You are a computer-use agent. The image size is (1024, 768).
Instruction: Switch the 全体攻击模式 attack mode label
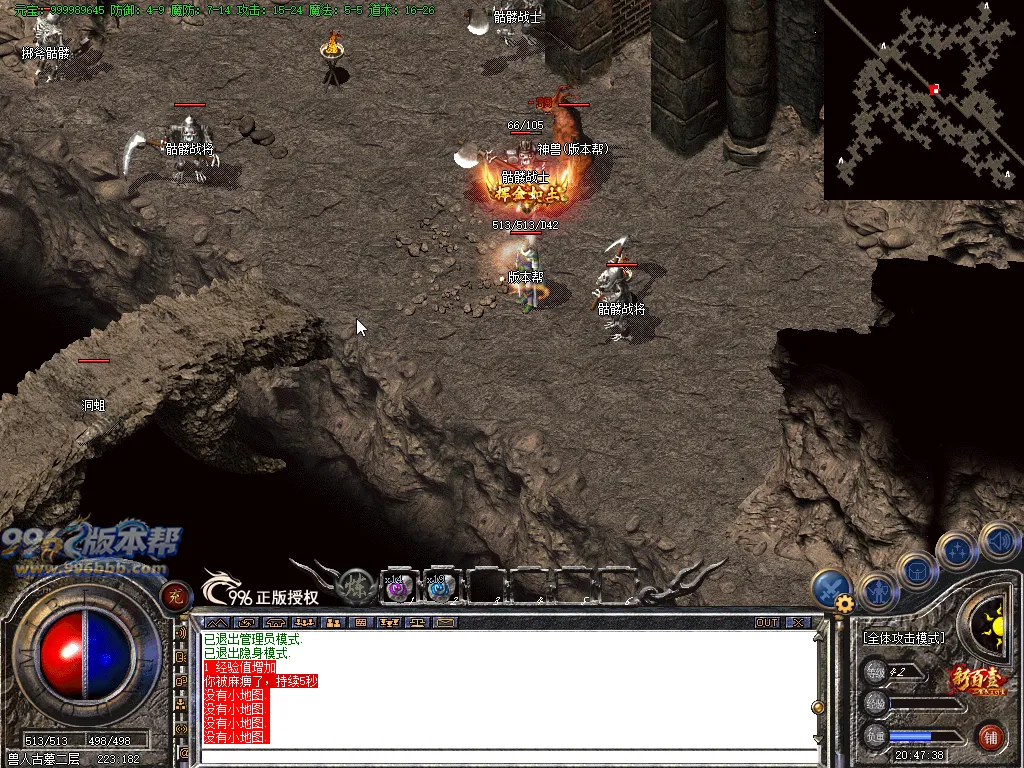(x=903, y=637)
